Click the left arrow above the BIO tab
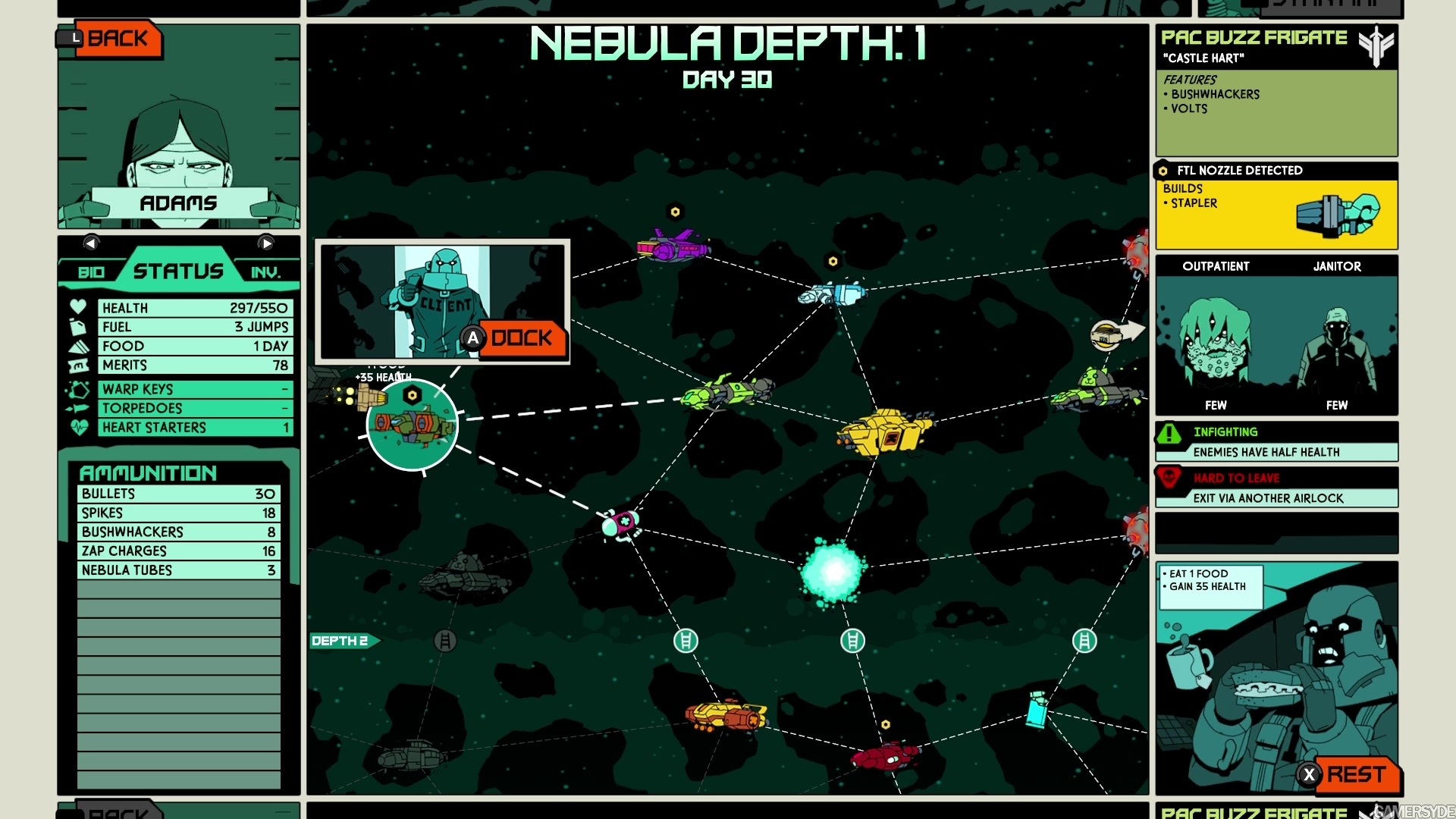The image size is (1456, 819). tap(92, 243)
